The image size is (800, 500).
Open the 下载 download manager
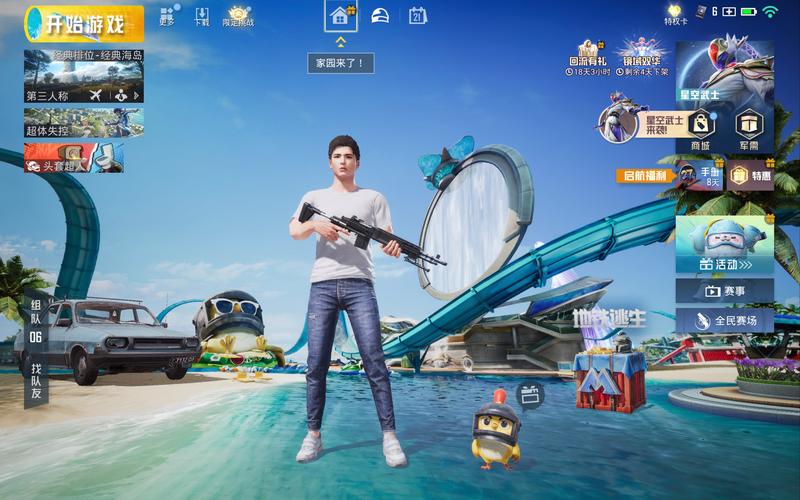click(202, 17)
